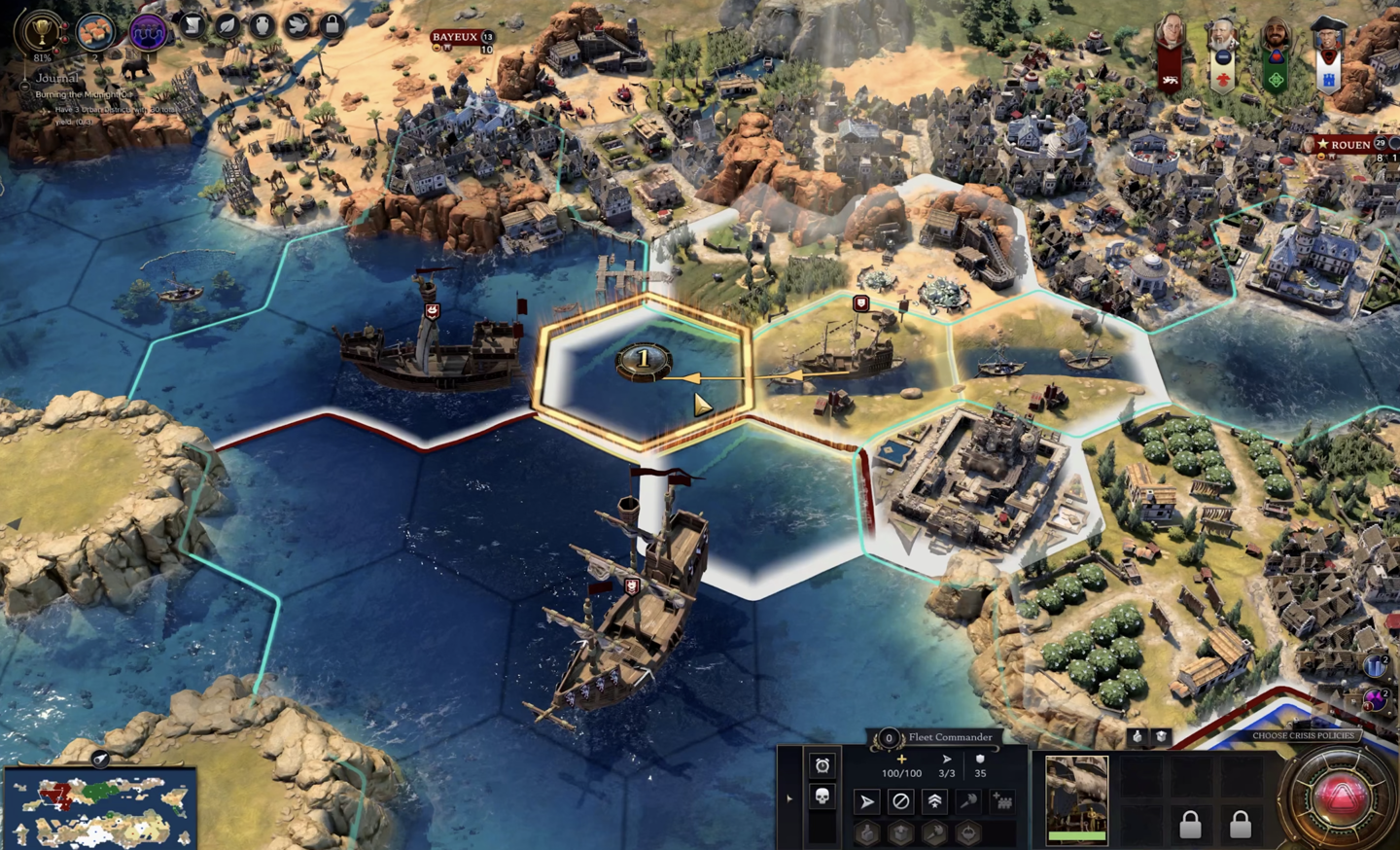This screenshot has height=850, width=1400.
Task: Select the ship unit portrait card
Action: (1076, 798)
